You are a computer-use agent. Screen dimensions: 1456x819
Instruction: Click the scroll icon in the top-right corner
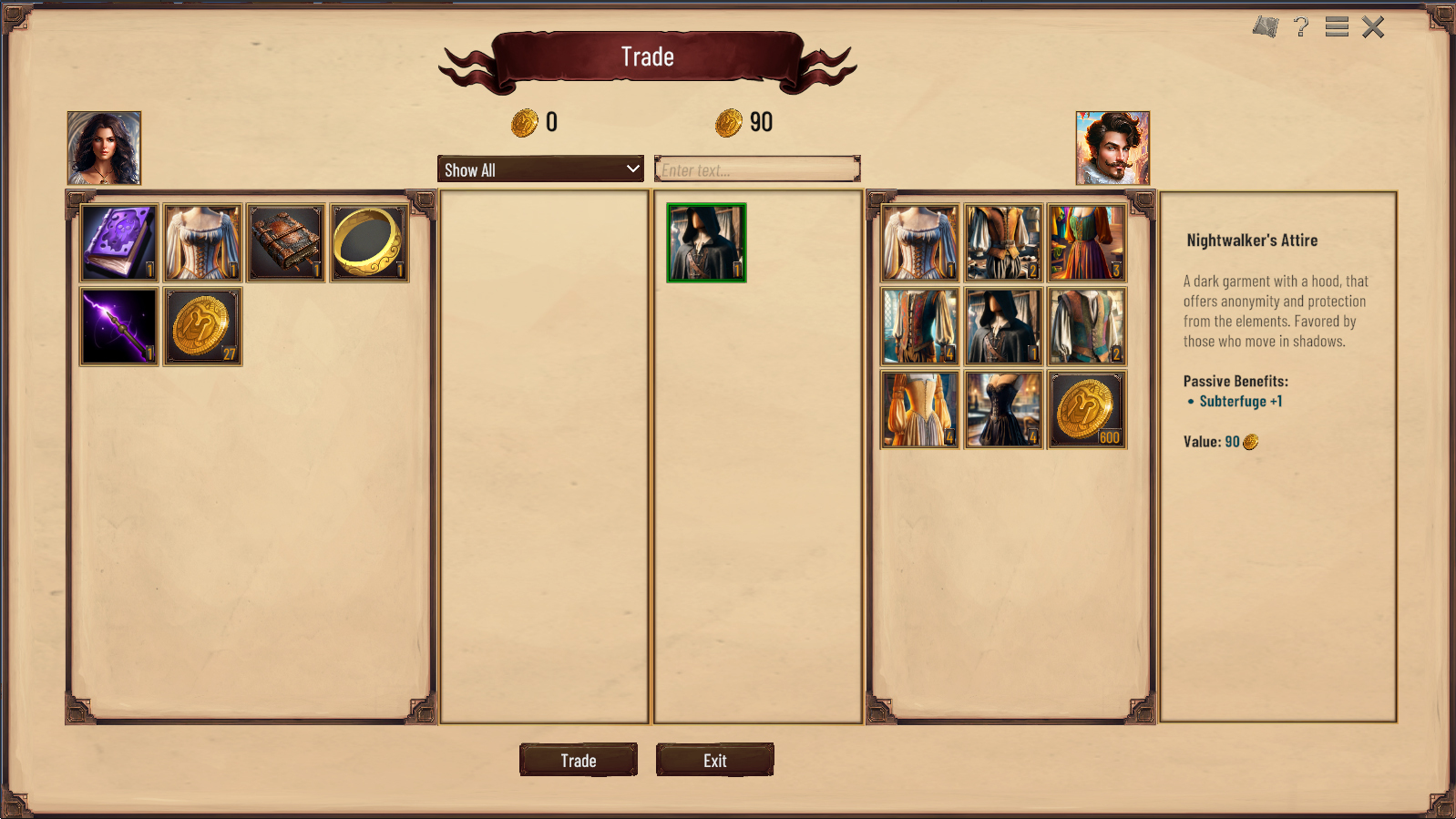click(x=1265, y=27)
